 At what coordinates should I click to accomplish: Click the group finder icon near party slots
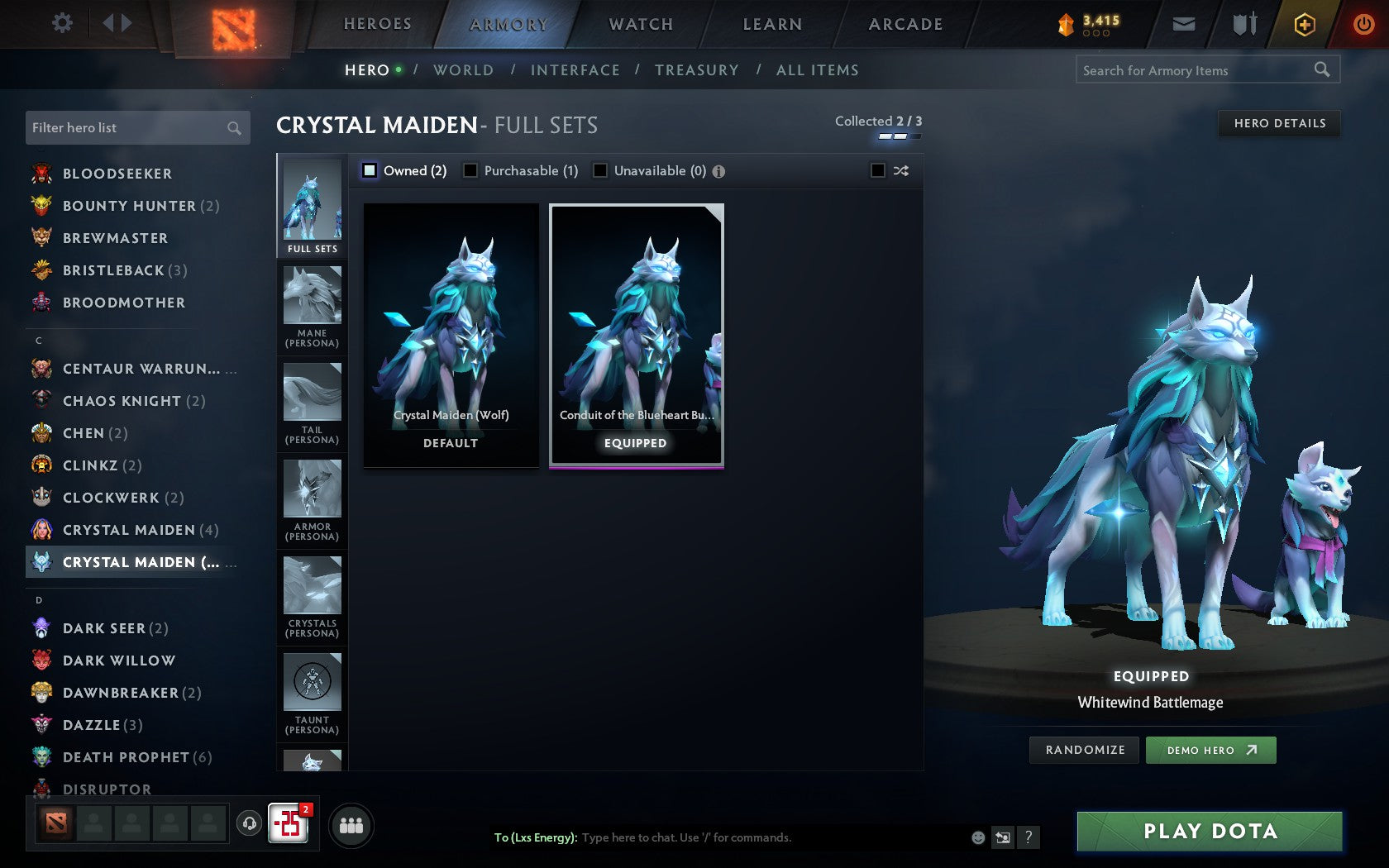coord(351,824)
